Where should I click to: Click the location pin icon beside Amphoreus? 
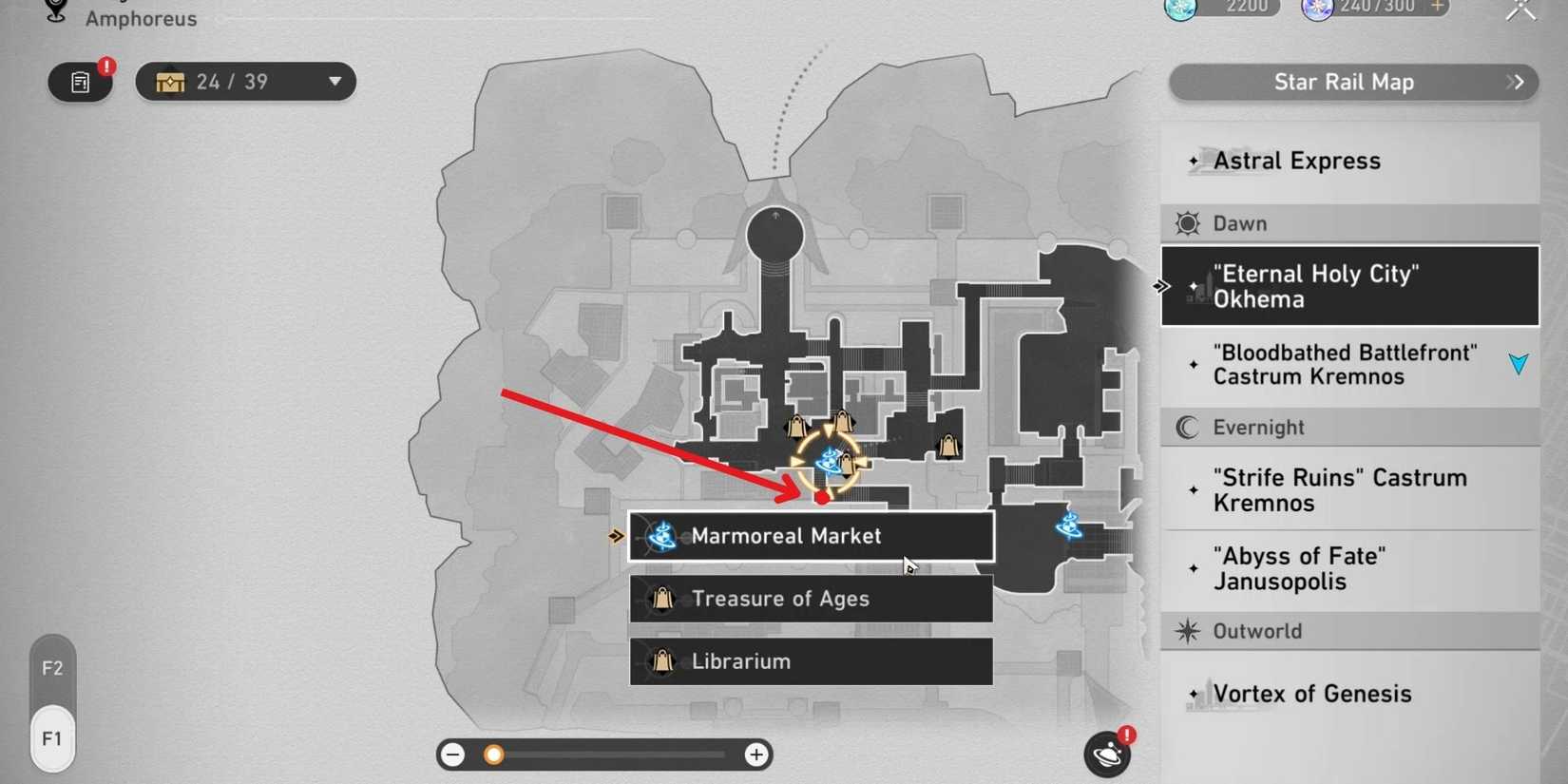[x=53, y=10]
